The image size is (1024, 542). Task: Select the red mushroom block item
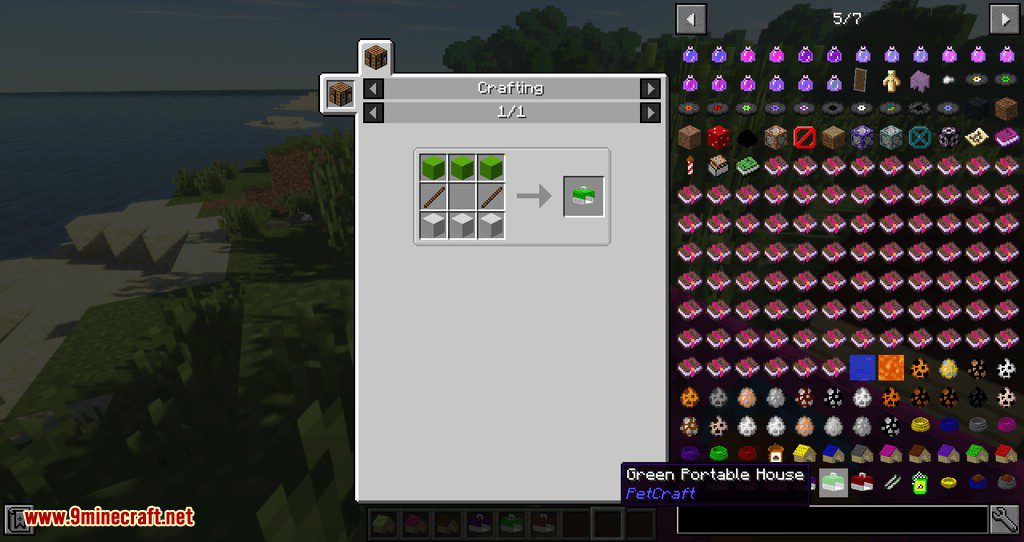point(717,137)
